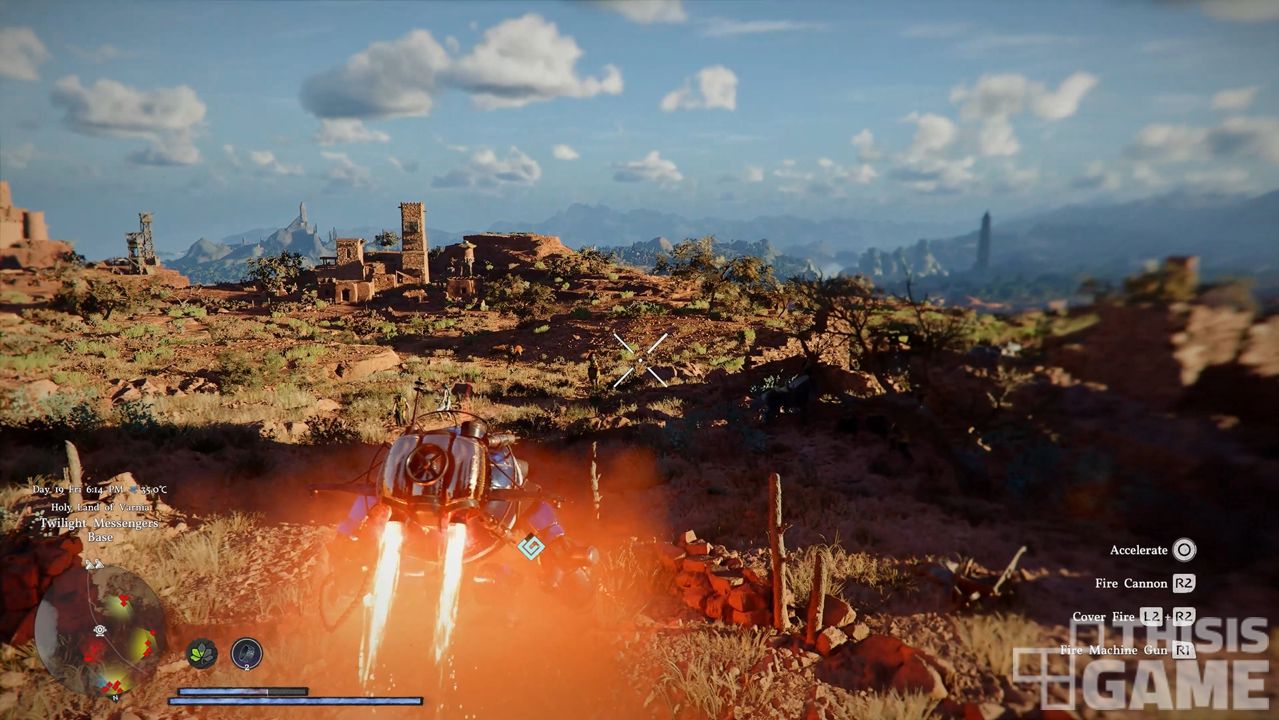This screenshot has height=720, width=1279.
Task: Open the circular minimap
Action: click(100, 632)
